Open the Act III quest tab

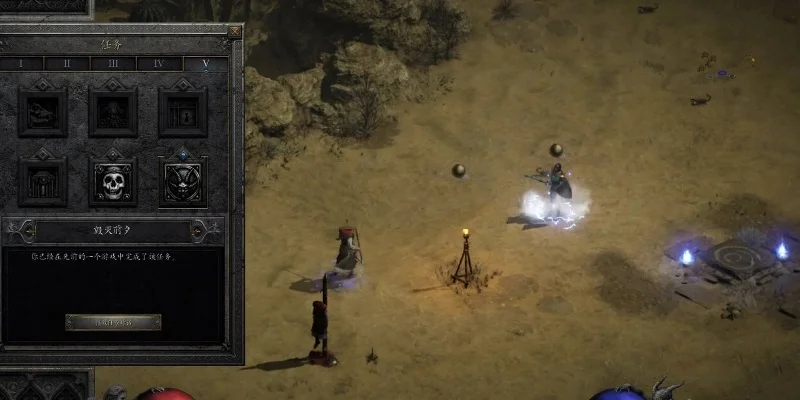coord(111,63)
